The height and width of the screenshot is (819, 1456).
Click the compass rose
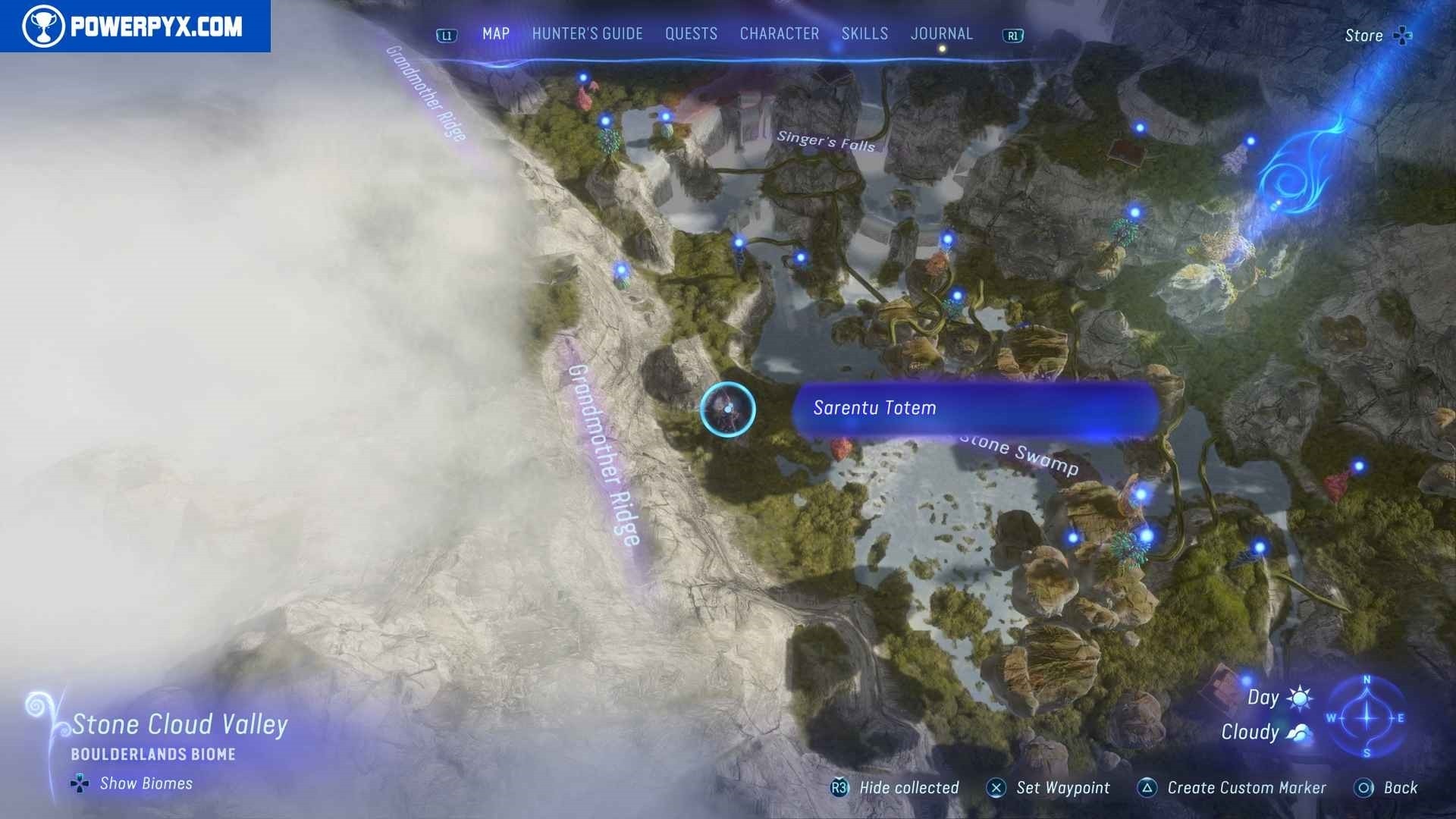point(1367,717)
